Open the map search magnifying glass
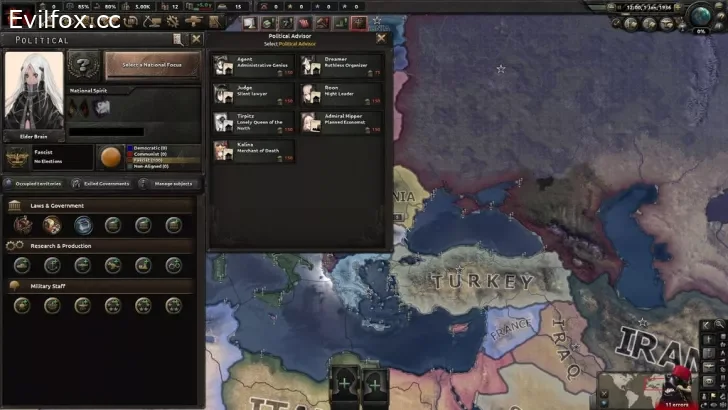Viewport: 728px width, 410px height. [721, 325]
